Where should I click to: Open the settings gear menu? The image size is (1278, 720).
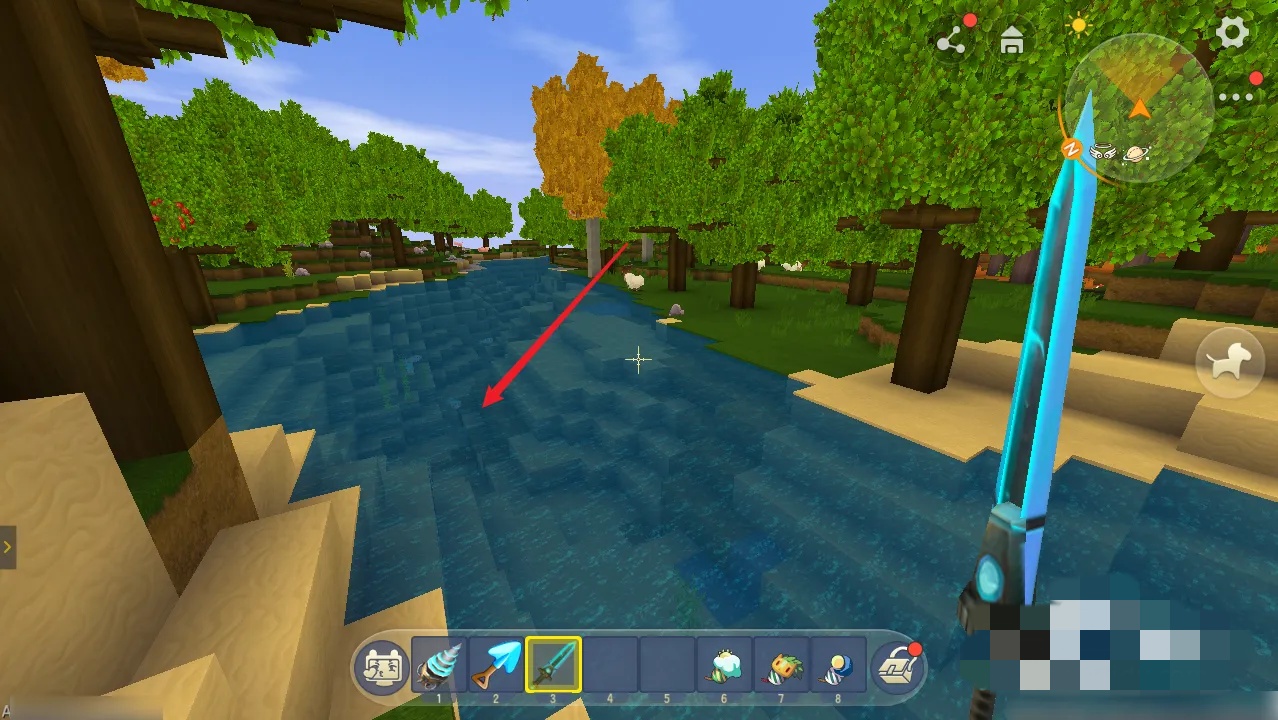(x=1232, y=33)
